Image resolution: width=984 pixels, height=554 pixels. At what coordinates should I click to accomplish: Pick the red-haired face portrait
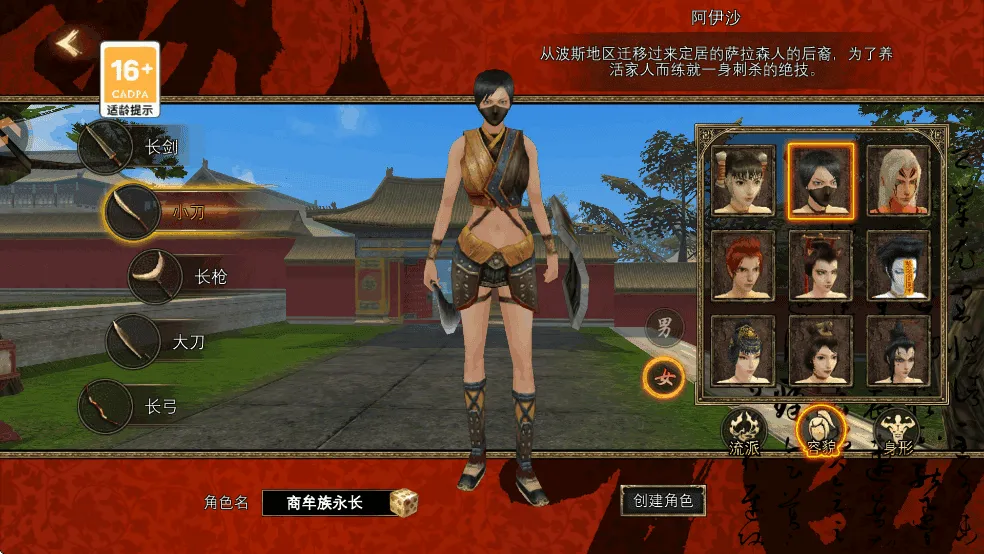pyautogui.click(x=743, y=265)
